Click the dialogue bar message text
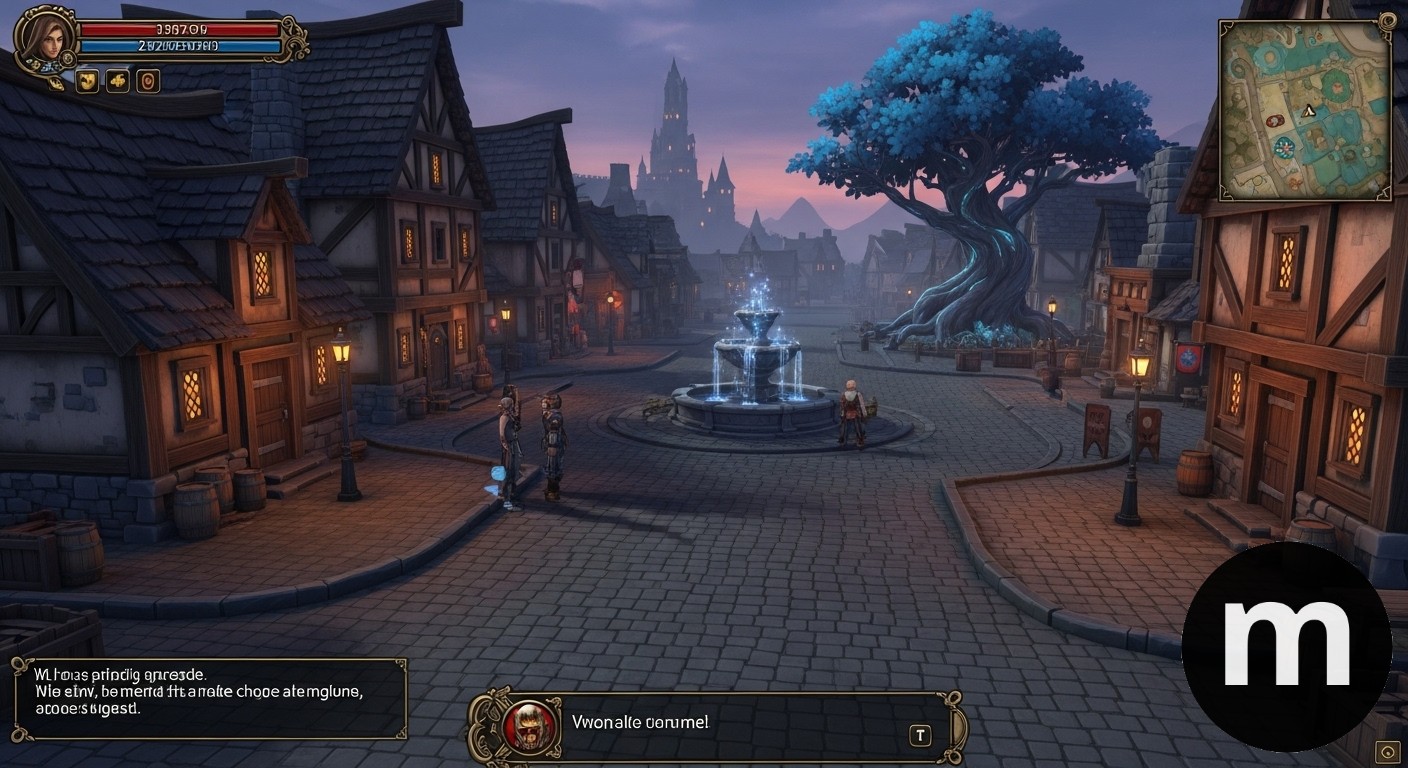 point(640,721)
